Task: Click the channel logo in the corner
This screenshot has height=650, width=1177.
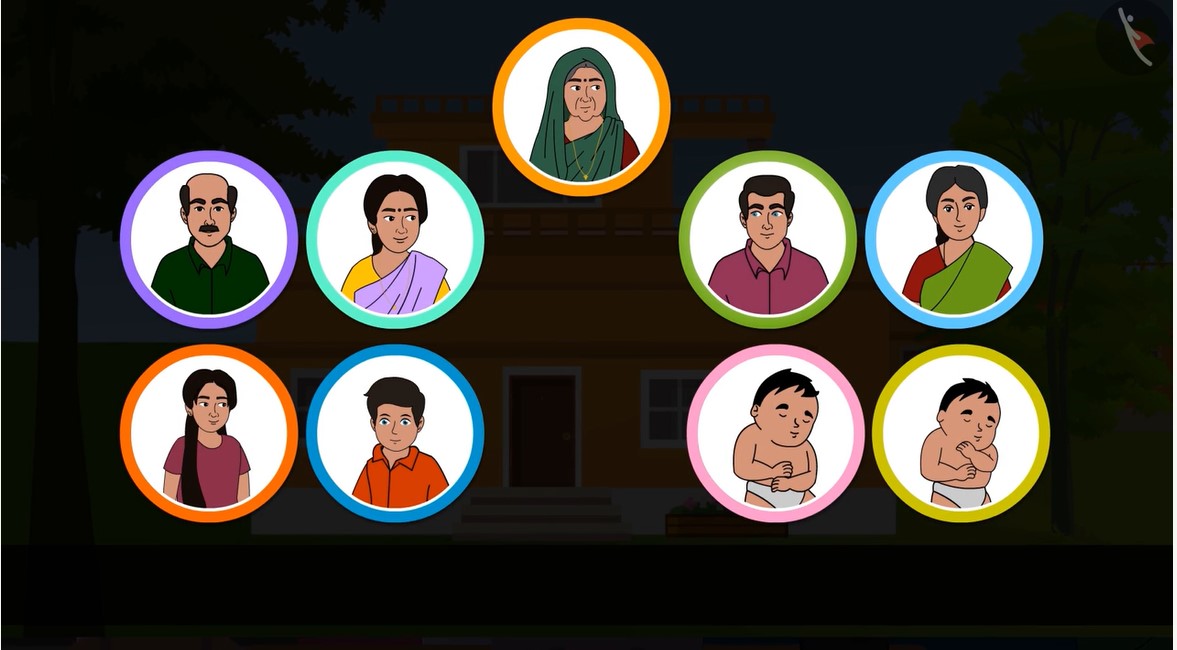Action: pyautogui.click(x=1135, y=37)
